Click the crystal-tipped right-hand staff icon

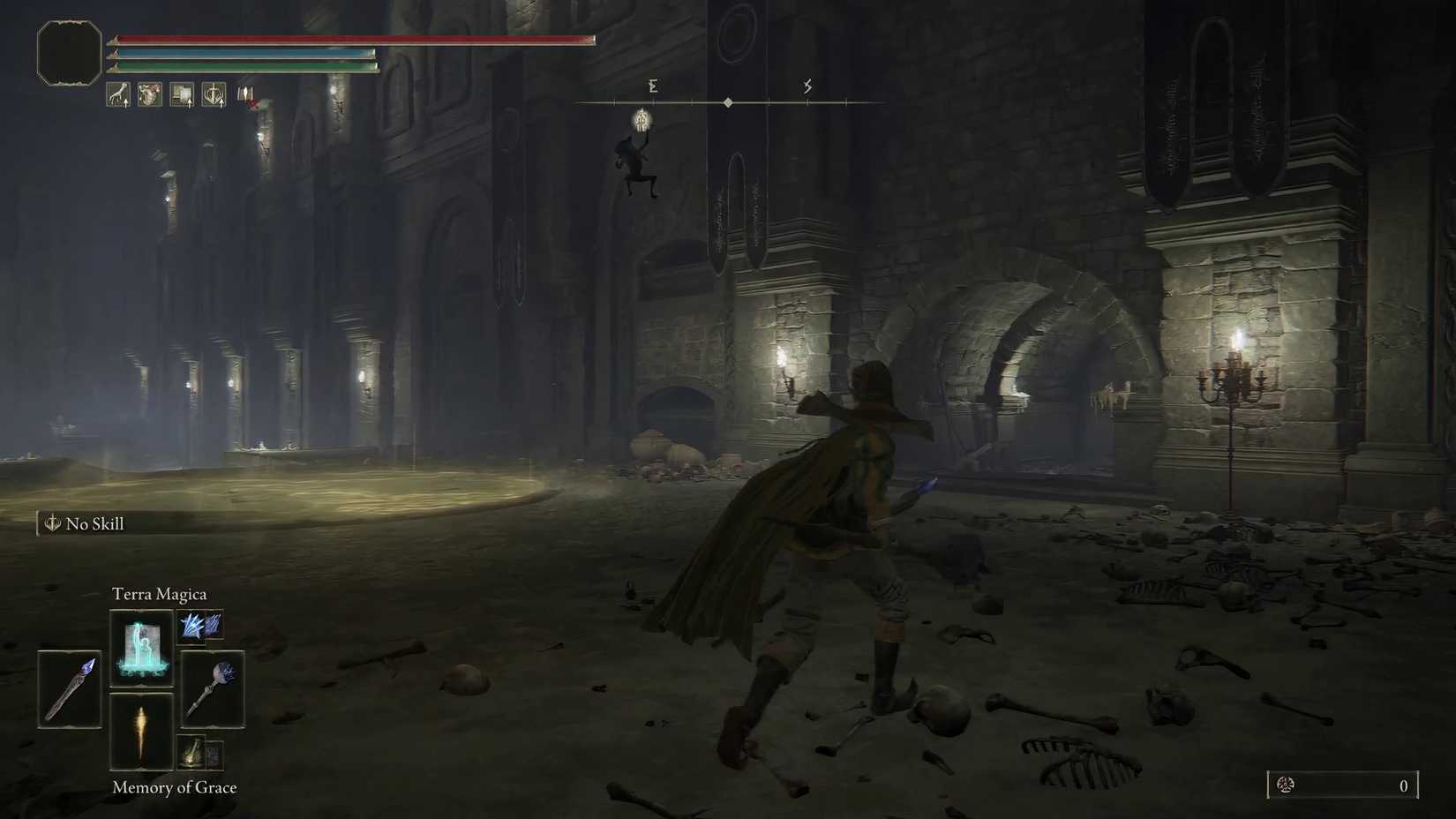tap(212, 690)
